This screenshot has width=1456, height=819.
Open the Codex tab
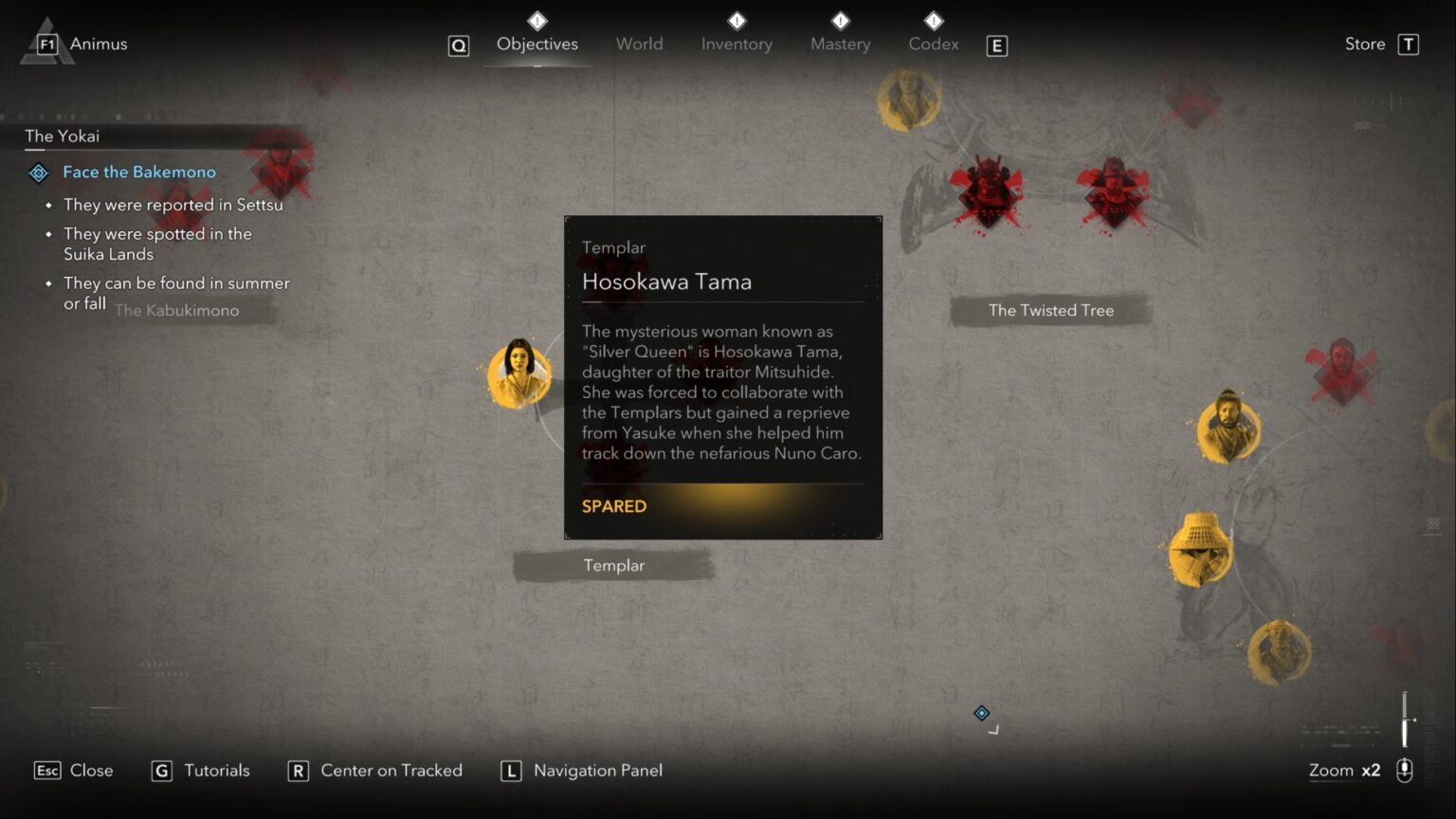coord(933,44)
